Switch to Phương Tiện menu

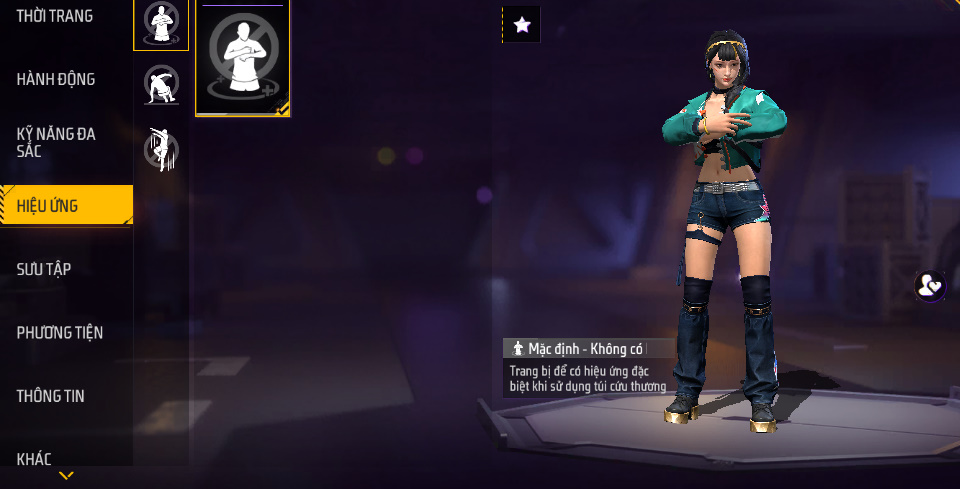[60, 332]
